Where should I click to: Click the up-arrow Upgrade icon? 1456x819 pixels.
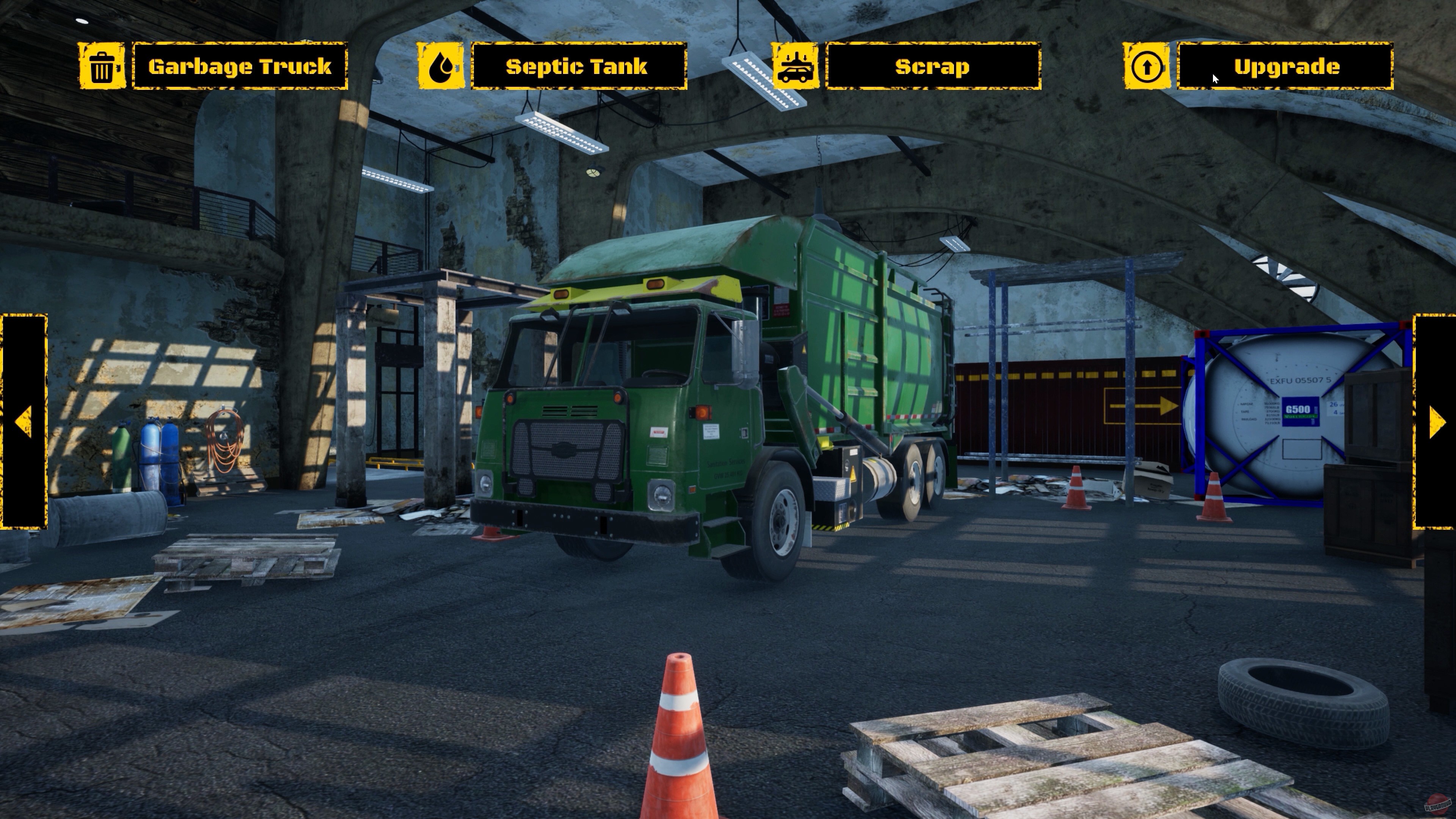click(x=1146, y=67)
